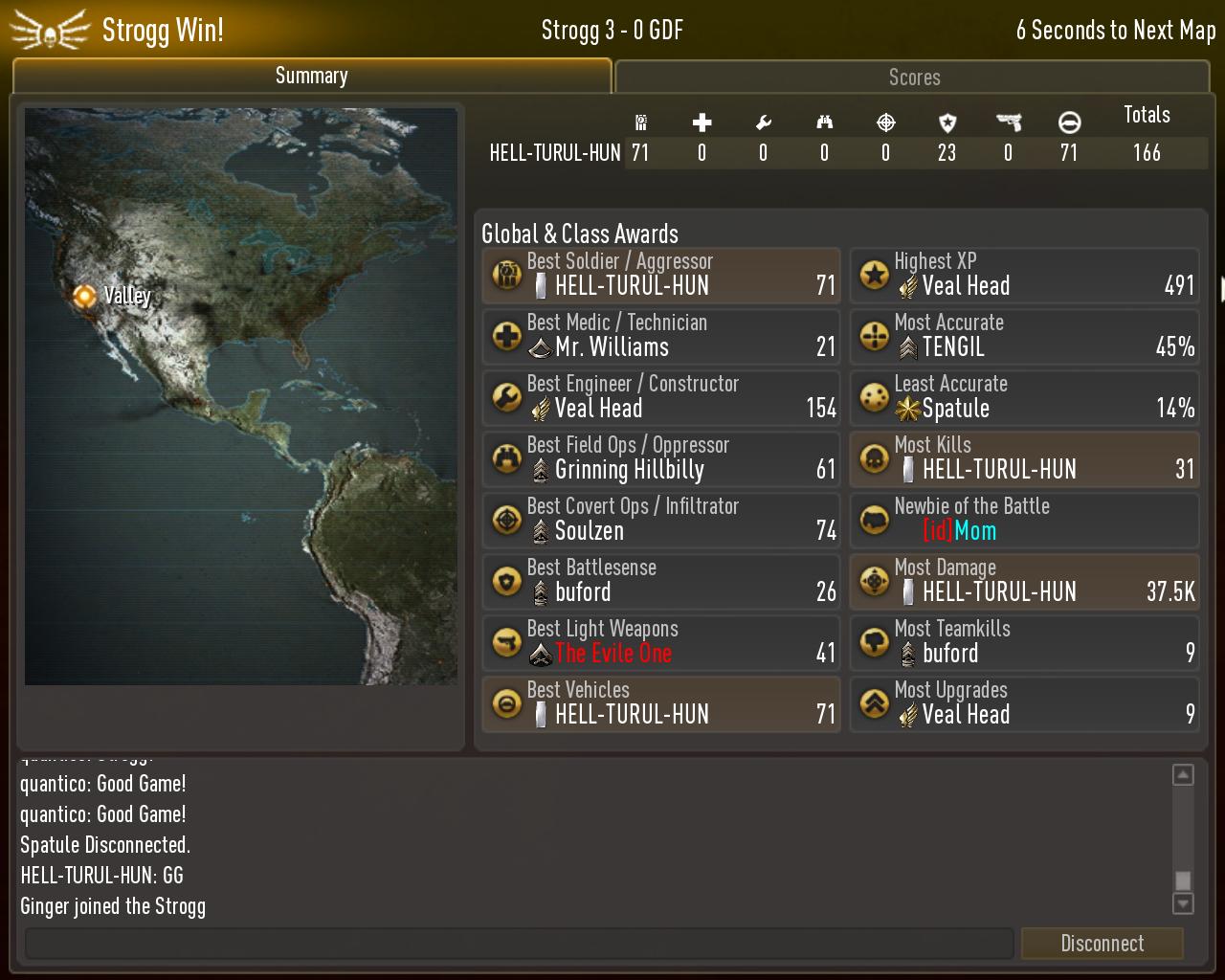Select the Summary tab

click(x=311, y=77)
